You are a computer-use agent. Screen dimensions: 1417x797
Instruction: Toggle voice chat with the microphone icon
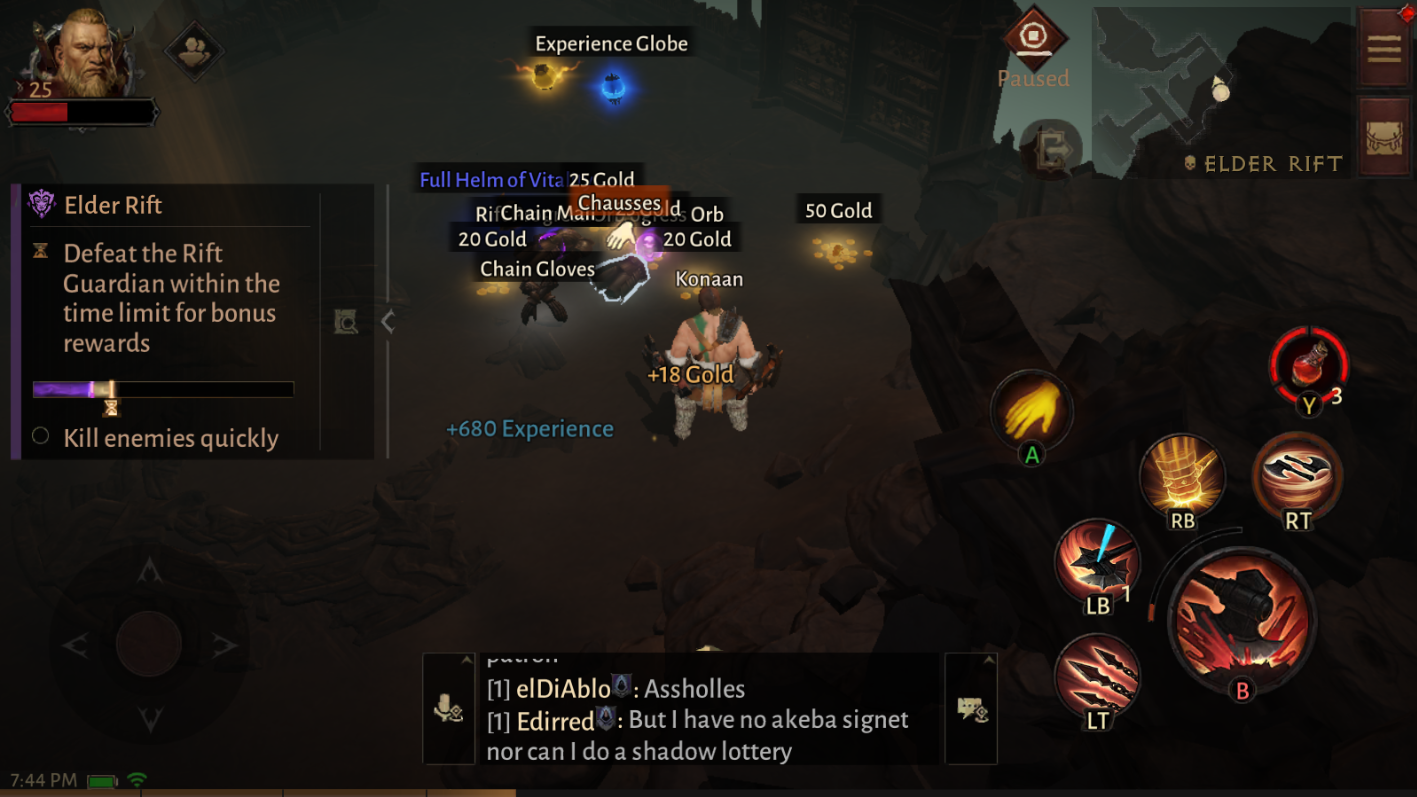click(449, 709)
